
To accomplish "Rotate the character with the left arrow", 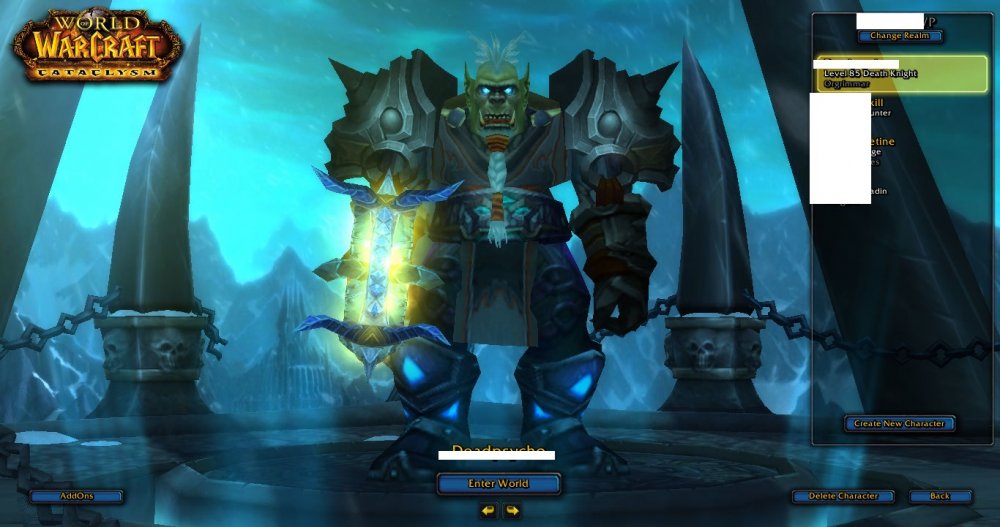I will click(x=487, y=511).
